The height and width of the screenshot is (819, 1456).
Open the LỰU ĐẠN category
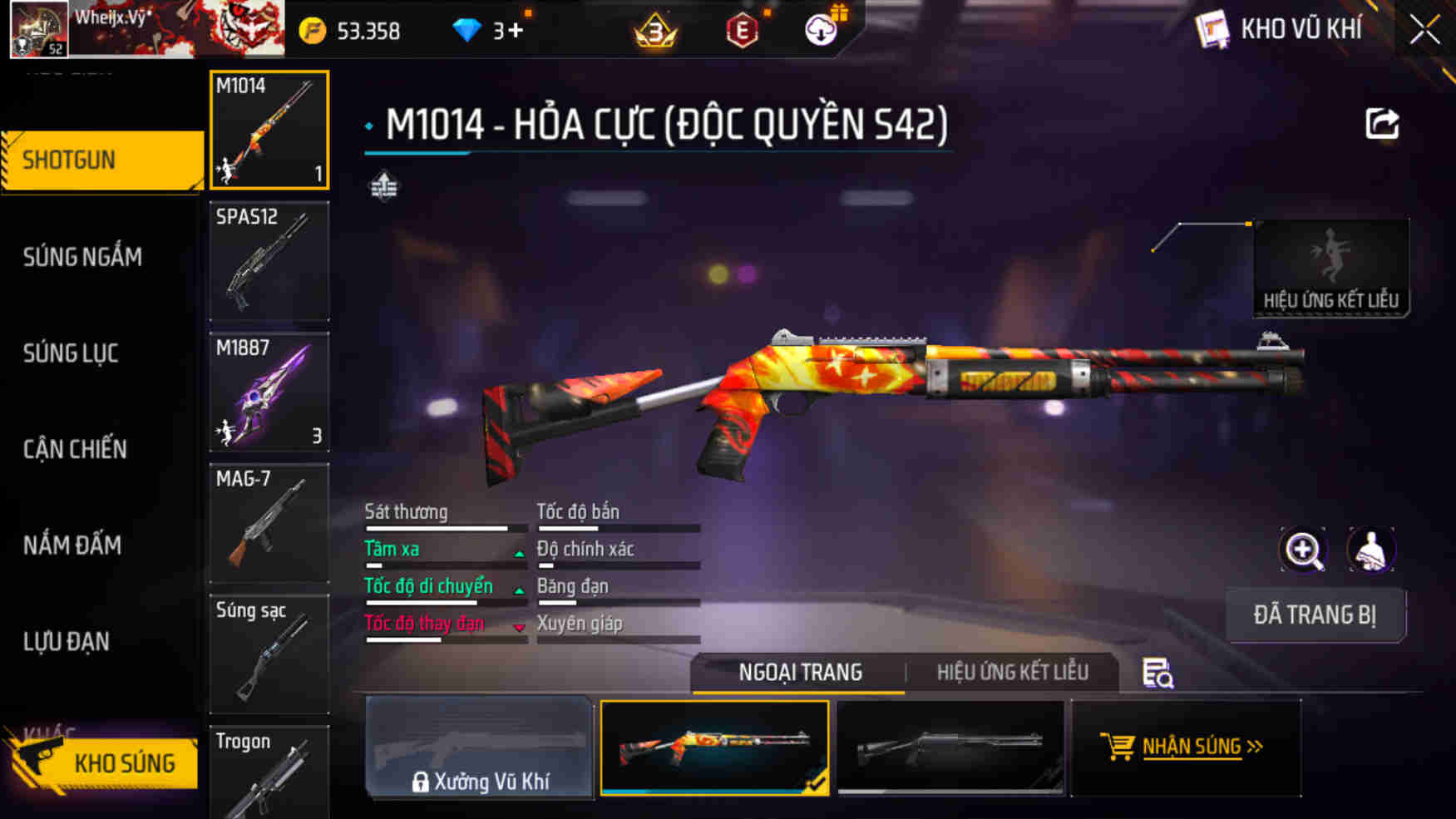[67, 642]
